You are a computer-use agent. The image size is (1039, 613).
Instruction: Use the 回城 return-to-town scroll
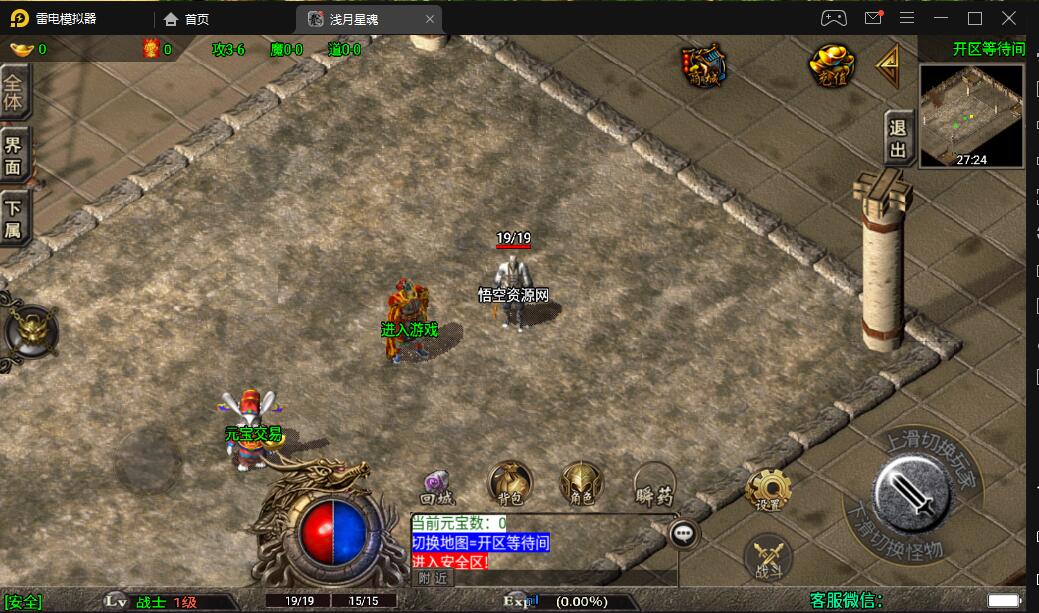437,485
